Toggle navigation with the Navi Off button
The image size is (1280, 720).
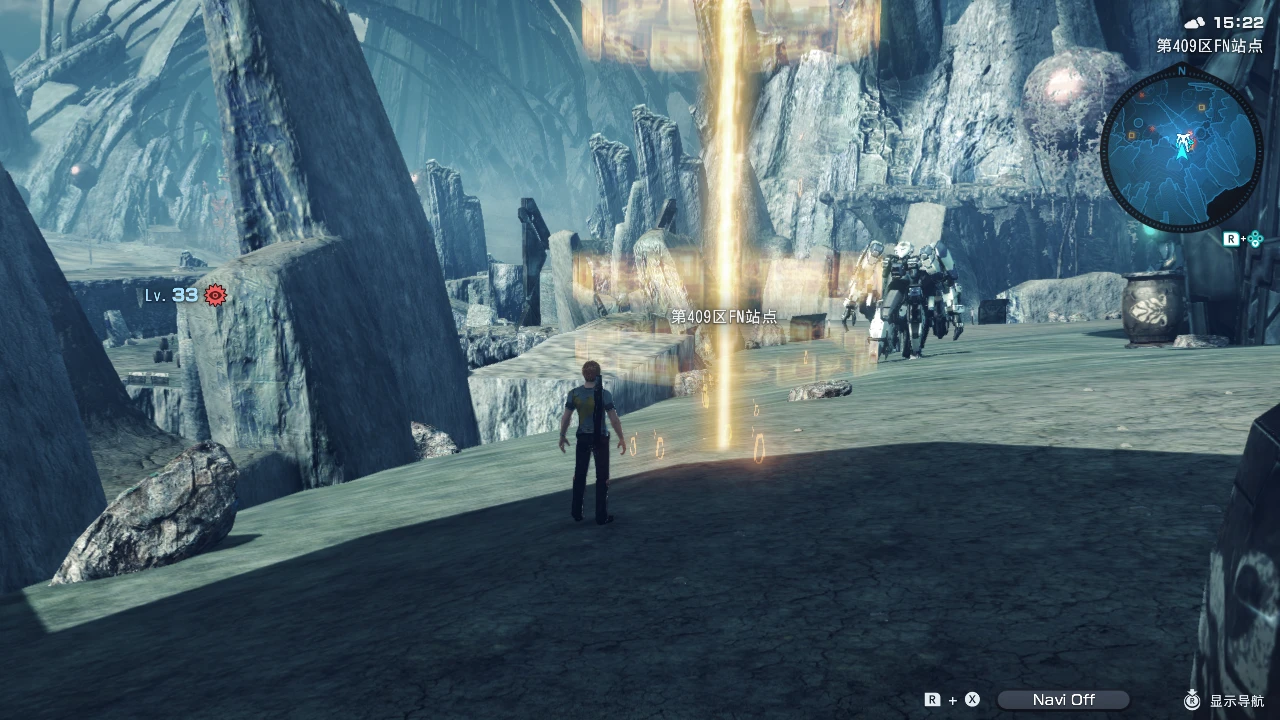click(x=1063, y=700)
